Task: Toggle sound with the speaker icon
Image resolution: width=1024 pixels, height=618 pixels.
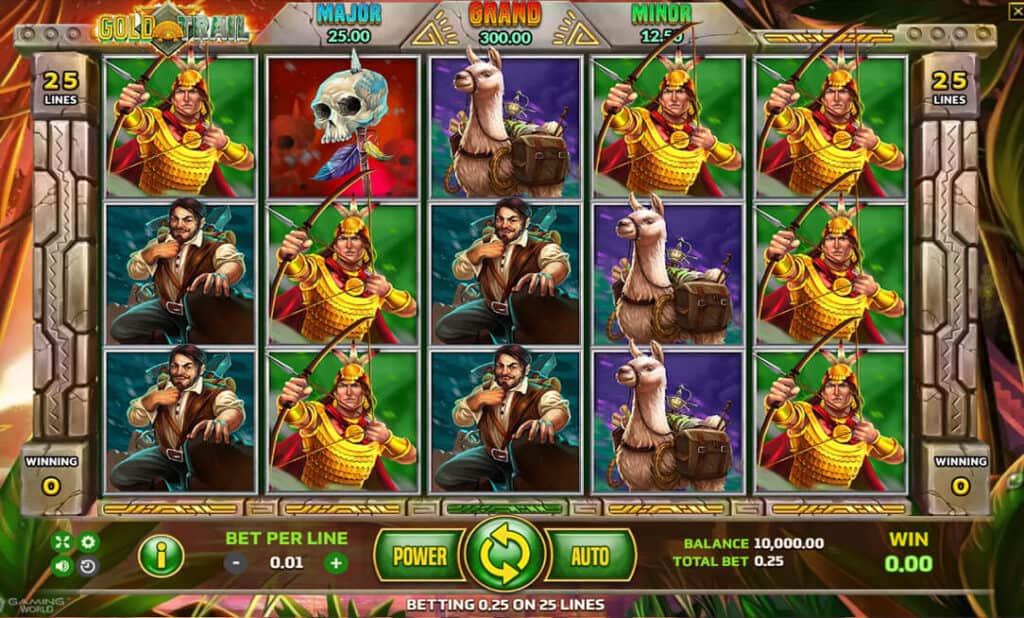Action: (x=62, y=567)
